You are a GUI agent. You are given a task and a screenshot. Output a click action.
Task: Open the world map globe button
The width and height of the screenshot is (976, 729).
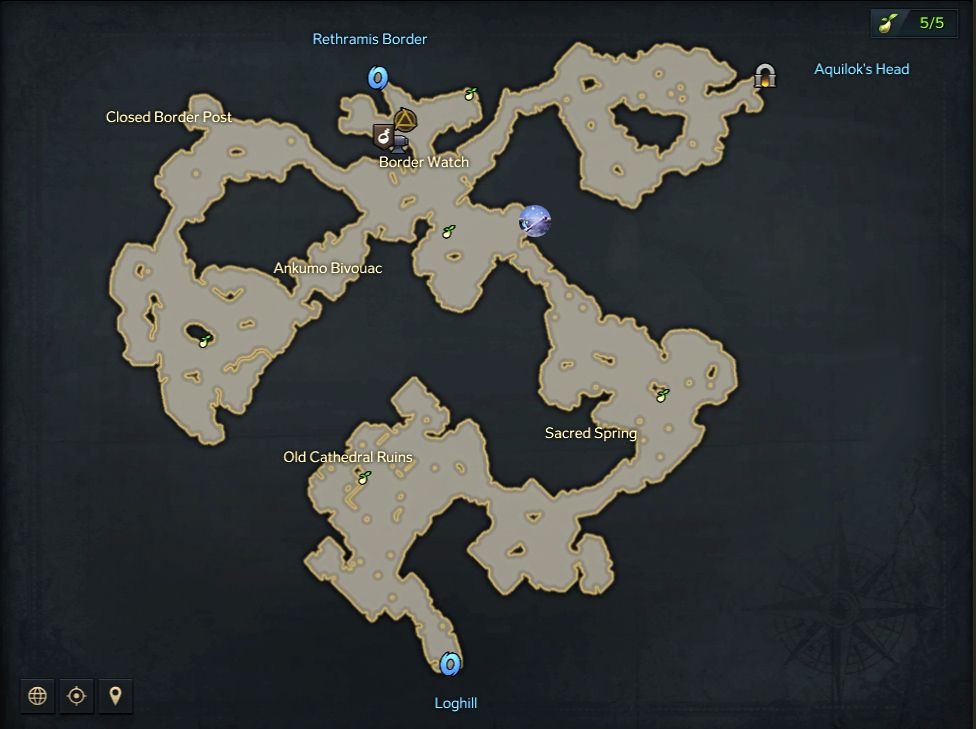[x=38, y=695]
